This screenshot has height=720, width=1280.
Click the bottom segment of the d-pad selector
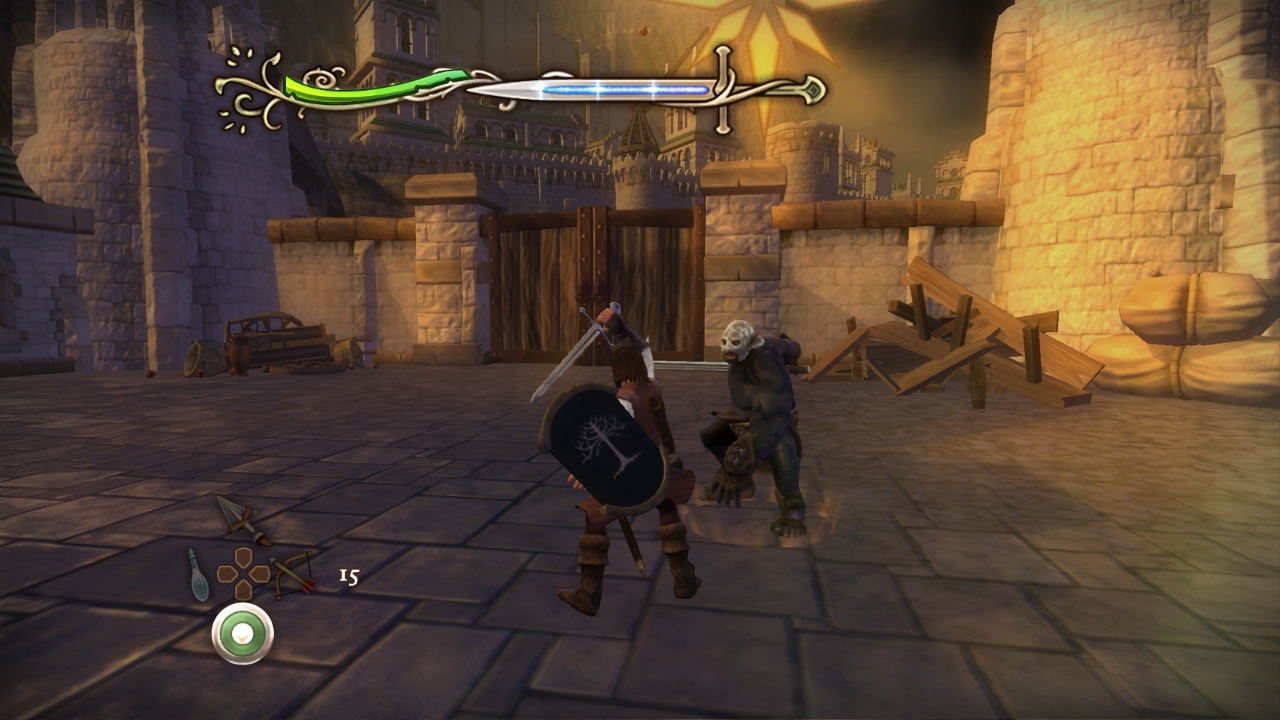[x=242, y=589]
